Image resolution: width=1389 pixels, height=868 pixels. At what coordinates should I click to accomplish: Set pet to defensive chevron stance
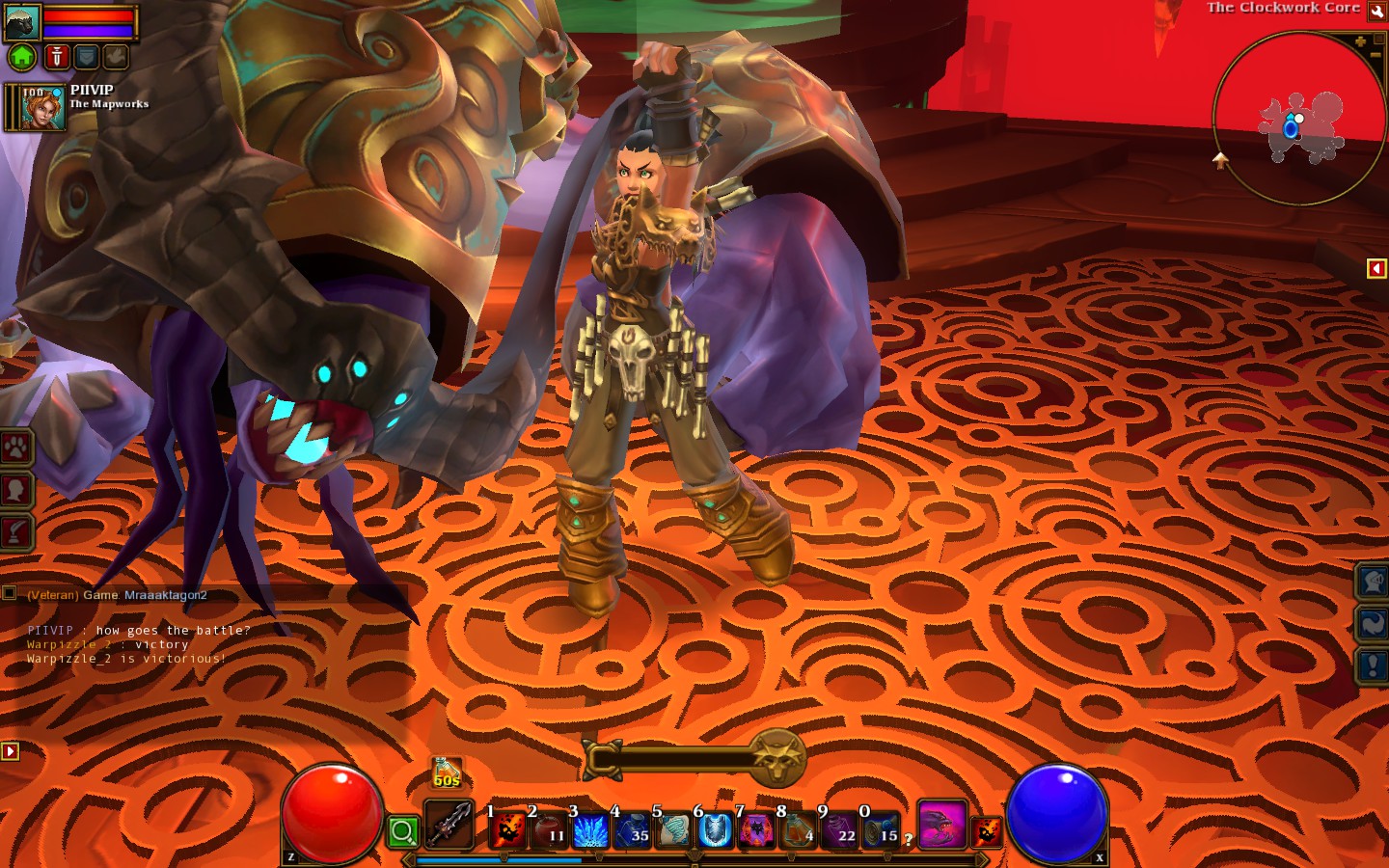(86, 57)
